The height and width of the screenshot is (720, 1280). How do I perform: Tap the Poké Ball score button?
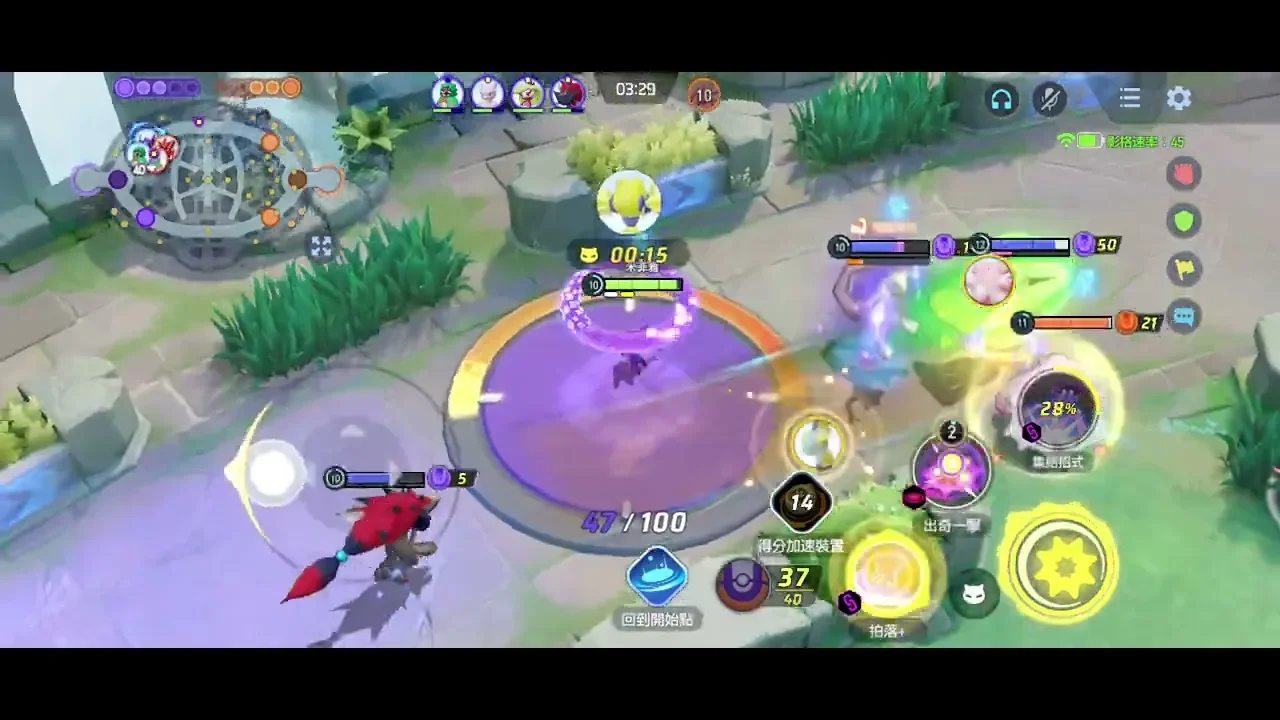pos(743,584)
